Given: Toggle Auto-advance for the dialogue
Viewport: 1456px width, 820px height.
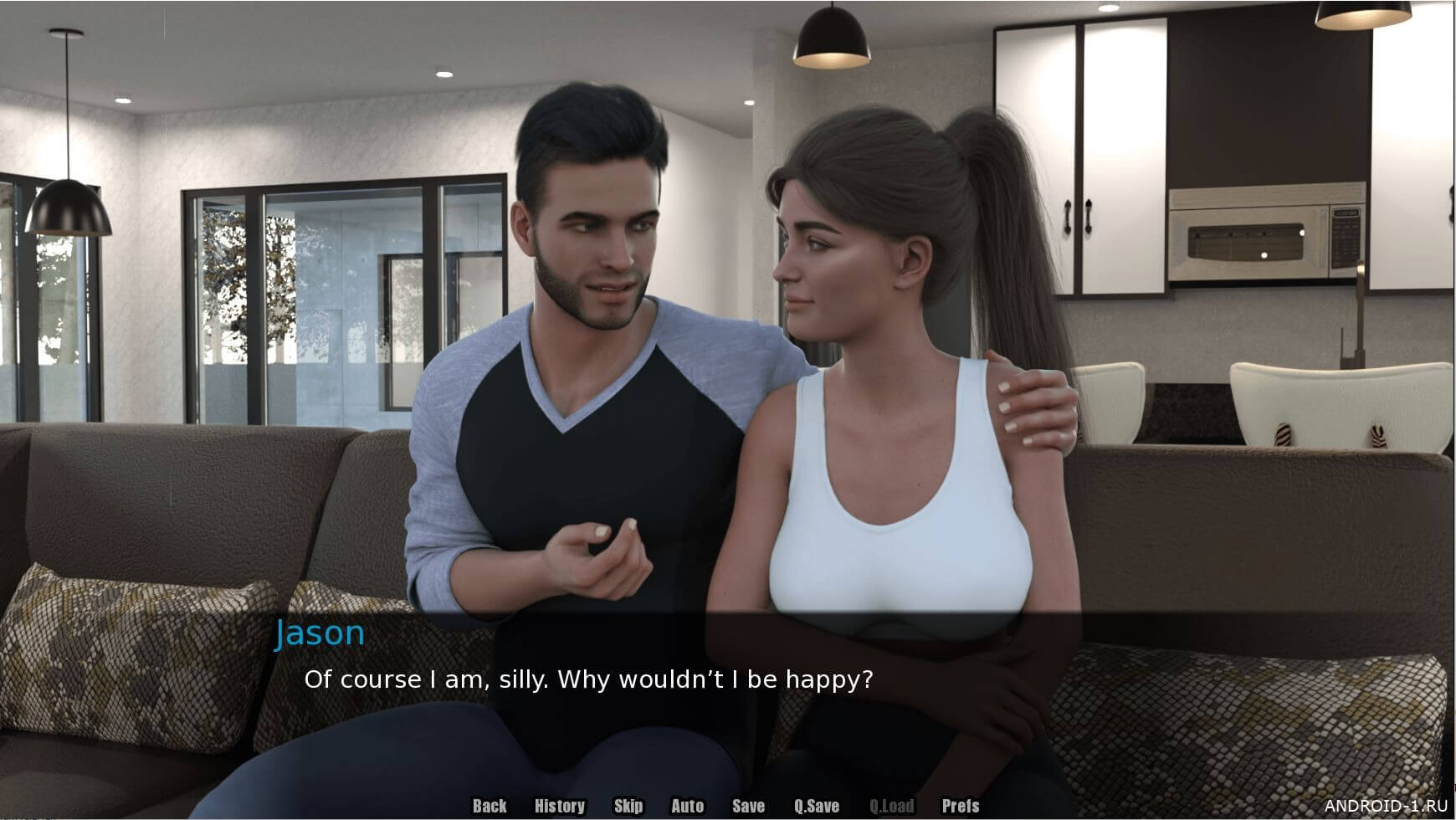Looking at the screenshot, I should point(687,806).
